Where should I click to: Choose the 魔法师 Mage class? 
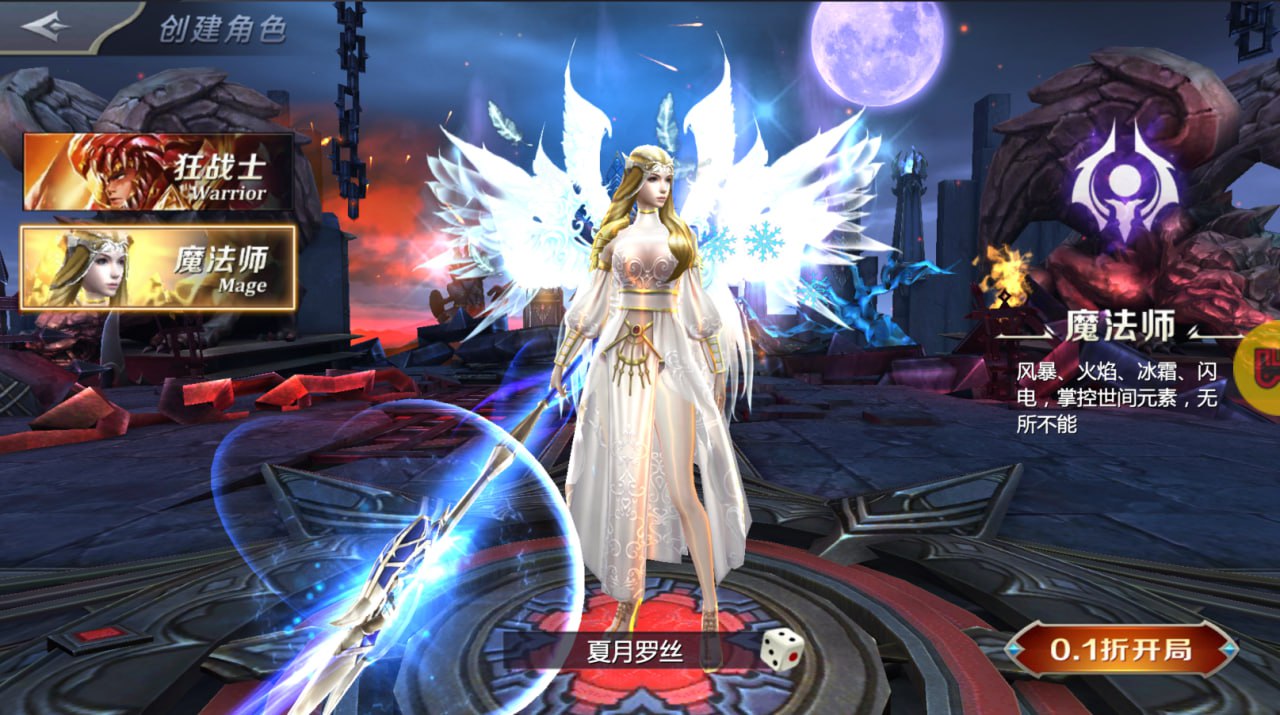[158, 268]
